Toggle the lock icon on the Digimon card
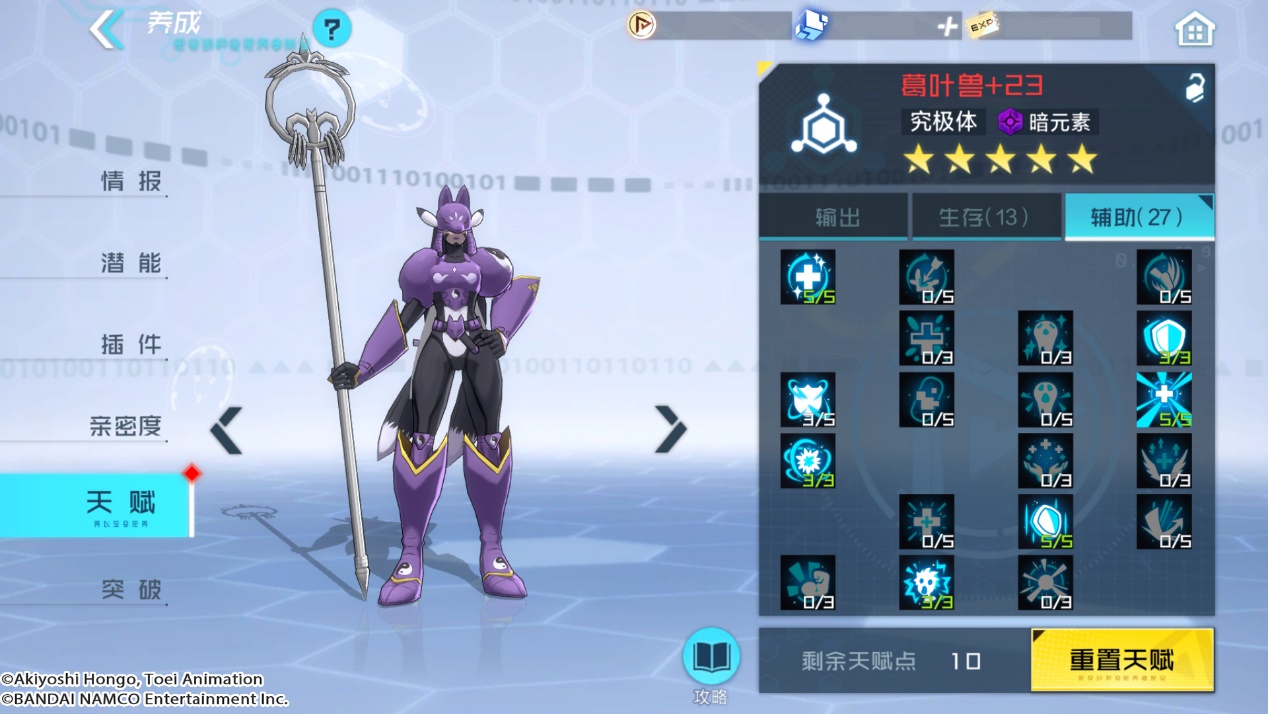Viewport: 1268px width, 714px height. point(1194,89)
